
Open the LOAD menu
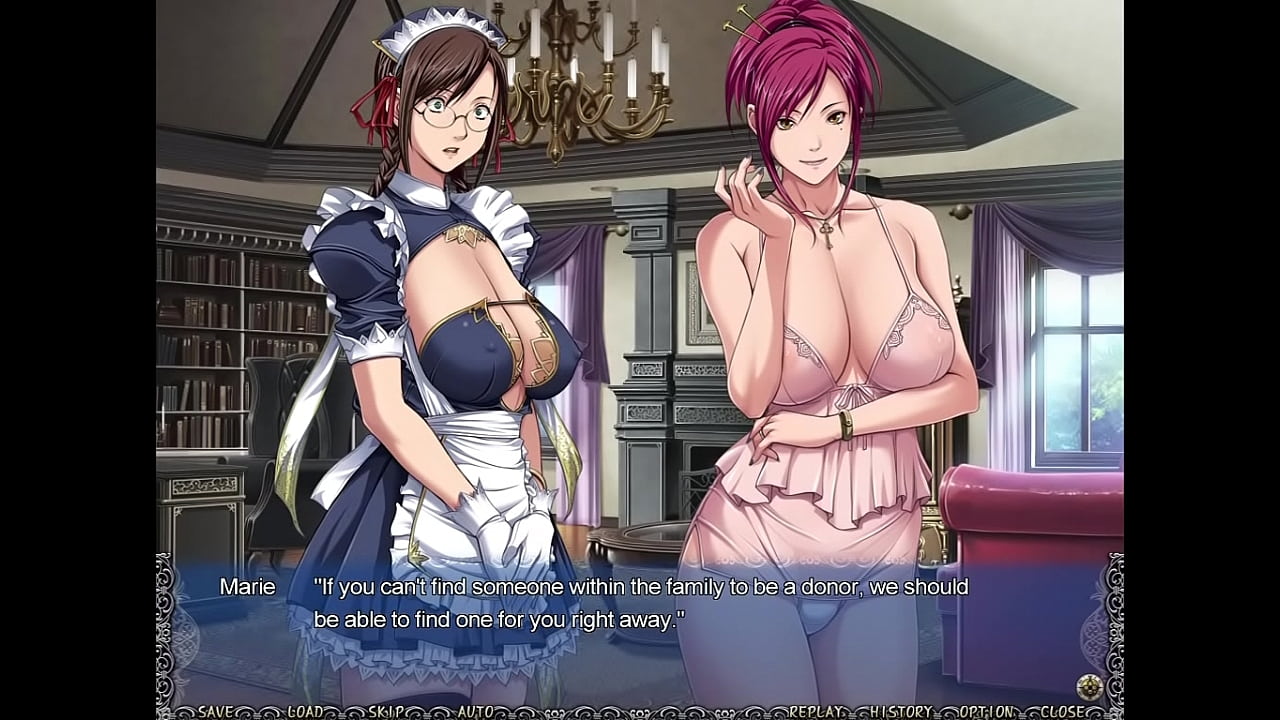[306, 712]
